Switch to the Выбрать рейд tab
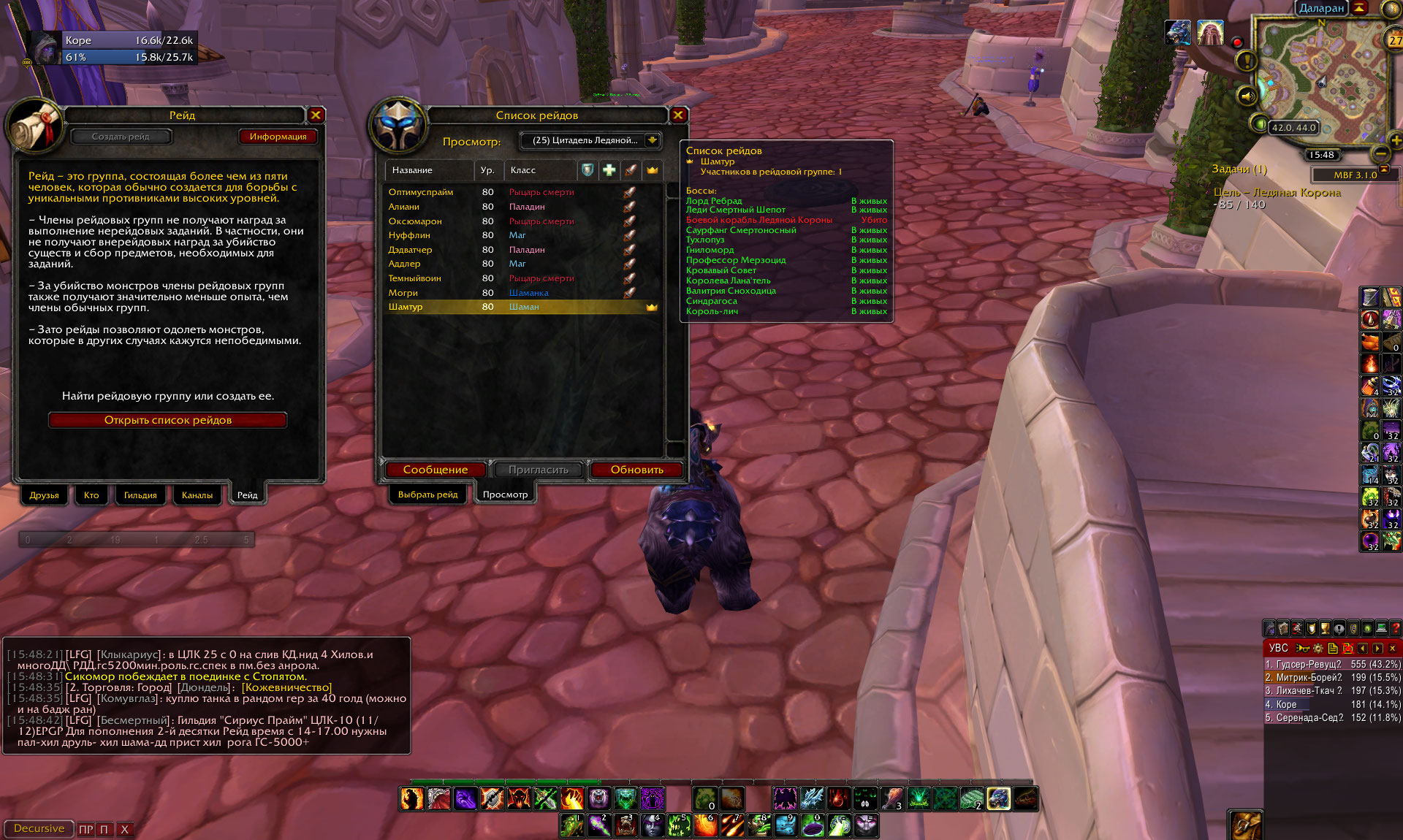 click(x=427, y=495)
